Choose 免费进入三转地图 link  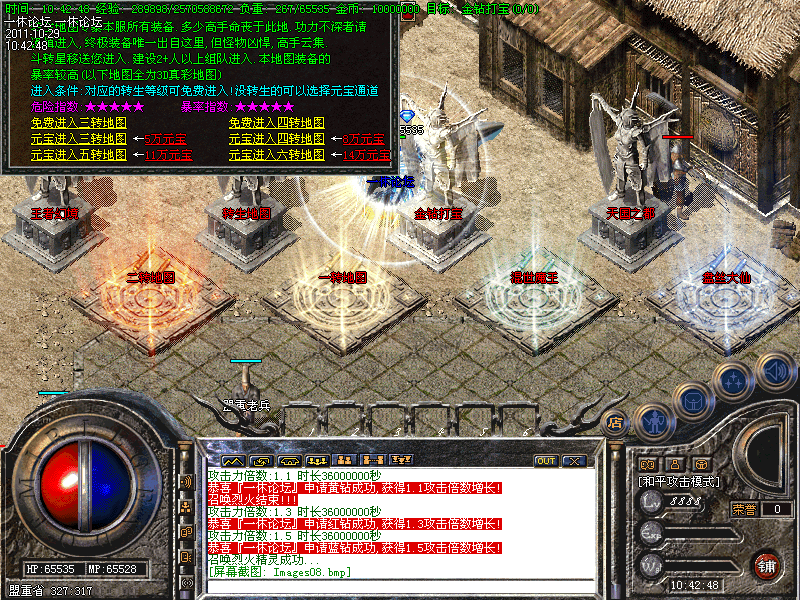coord(79,123)
